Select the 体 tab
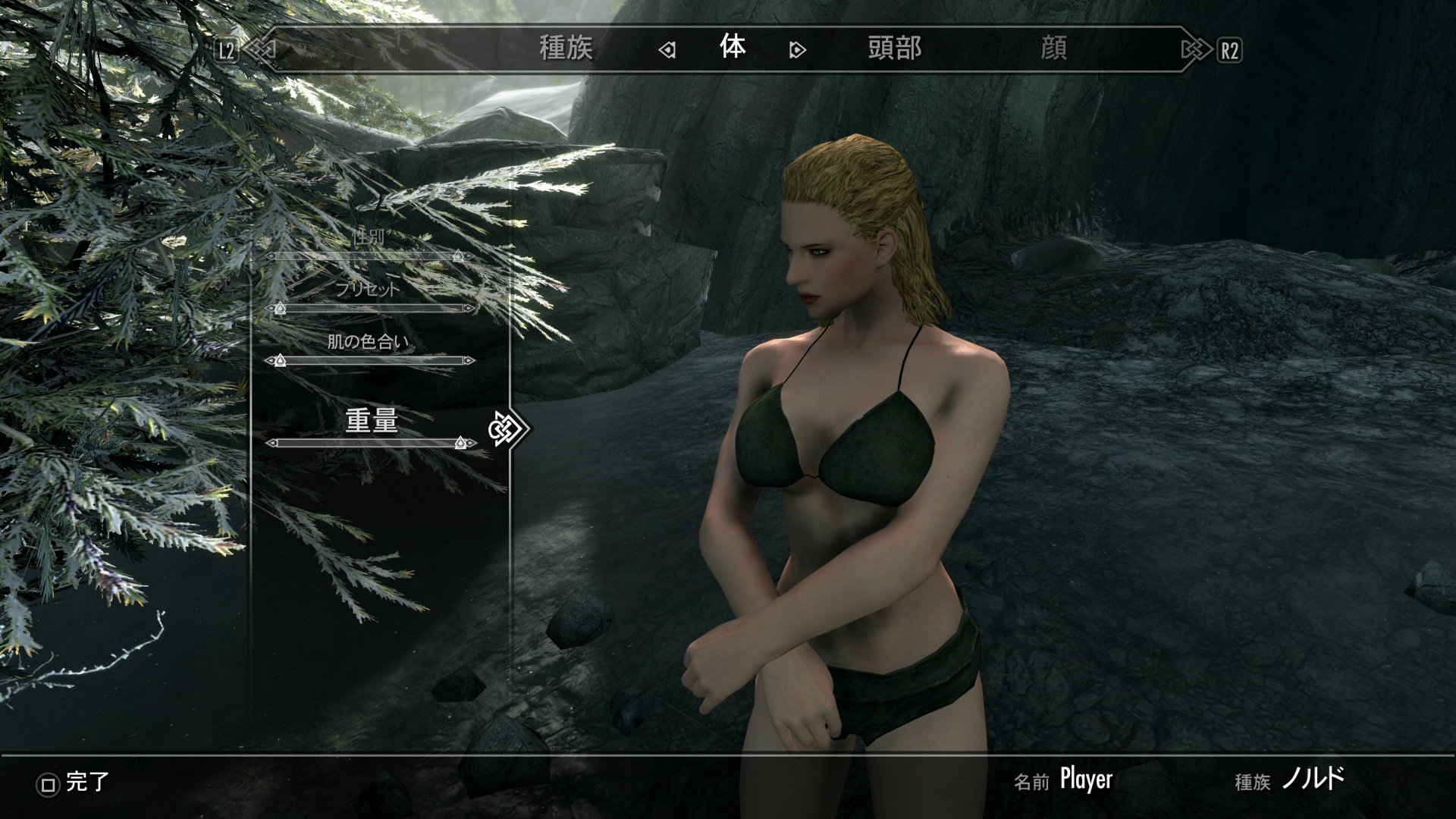The height and width of the screenshot is (819, 1456). coord(733,48)
